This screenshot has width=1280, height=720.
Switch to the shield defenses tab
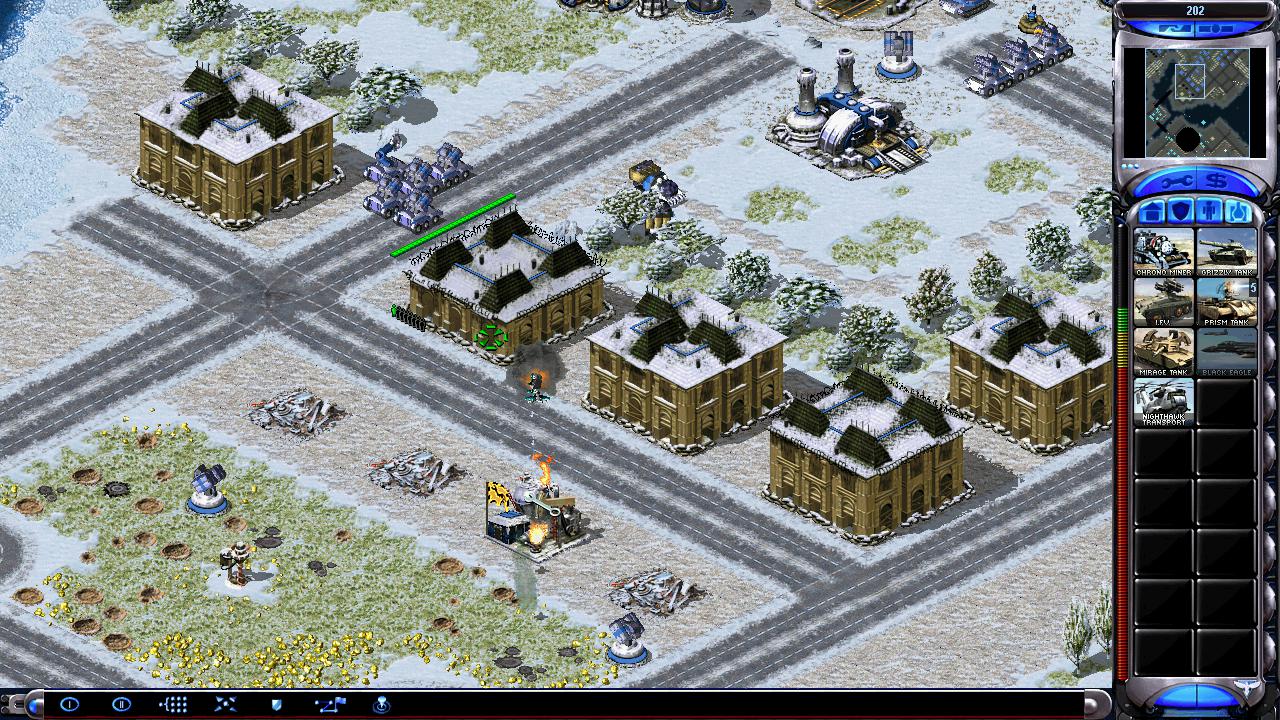coord(1180,212)
